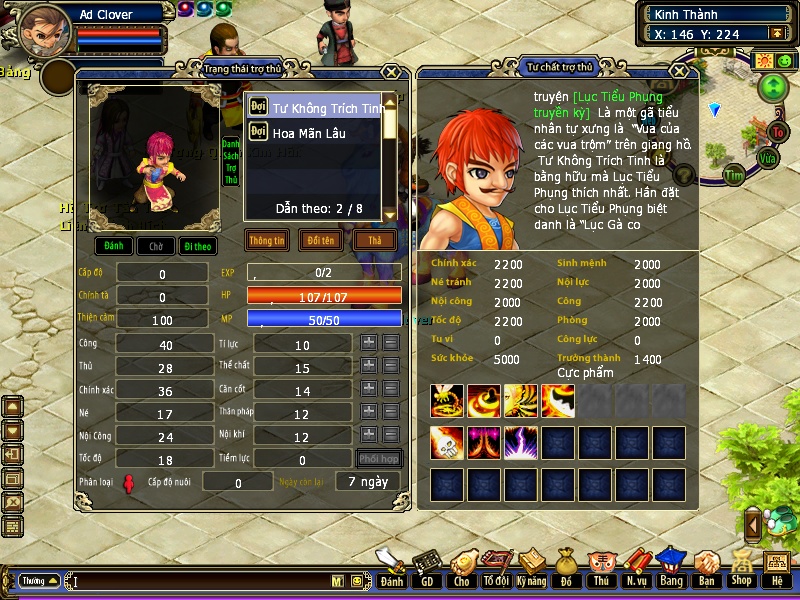Open the Bang guild menu
800x600 pixels.
(x=671, y=568)
